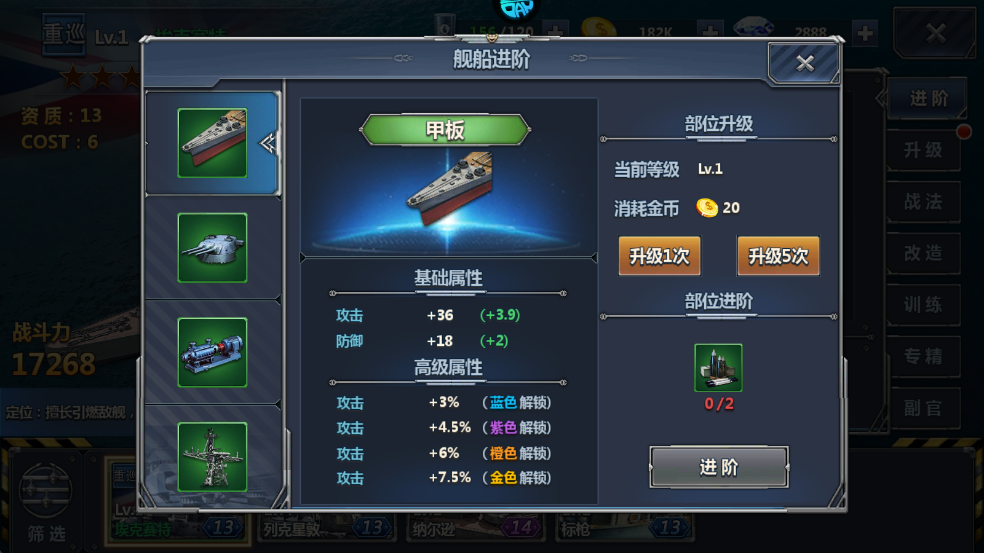Image resolution: width=984 pixels, height=553 pixels.
Task: Select the radar mast part tab
Action: [212, 456]
